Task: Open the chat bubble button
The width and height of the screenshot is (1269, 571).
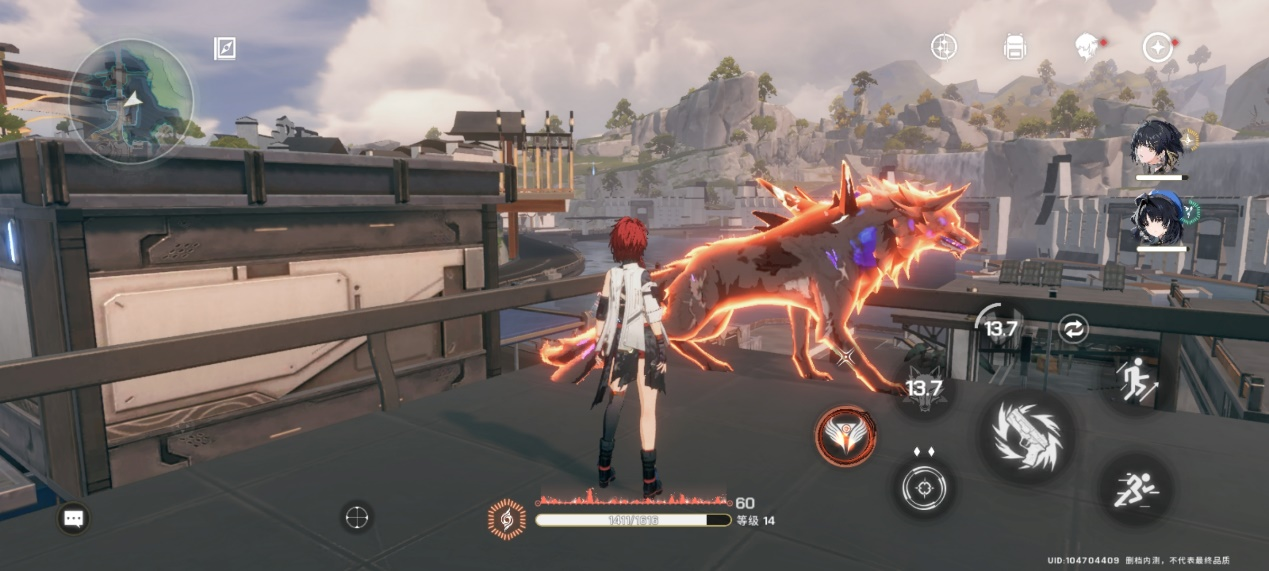Action: (x=74, y=517)
